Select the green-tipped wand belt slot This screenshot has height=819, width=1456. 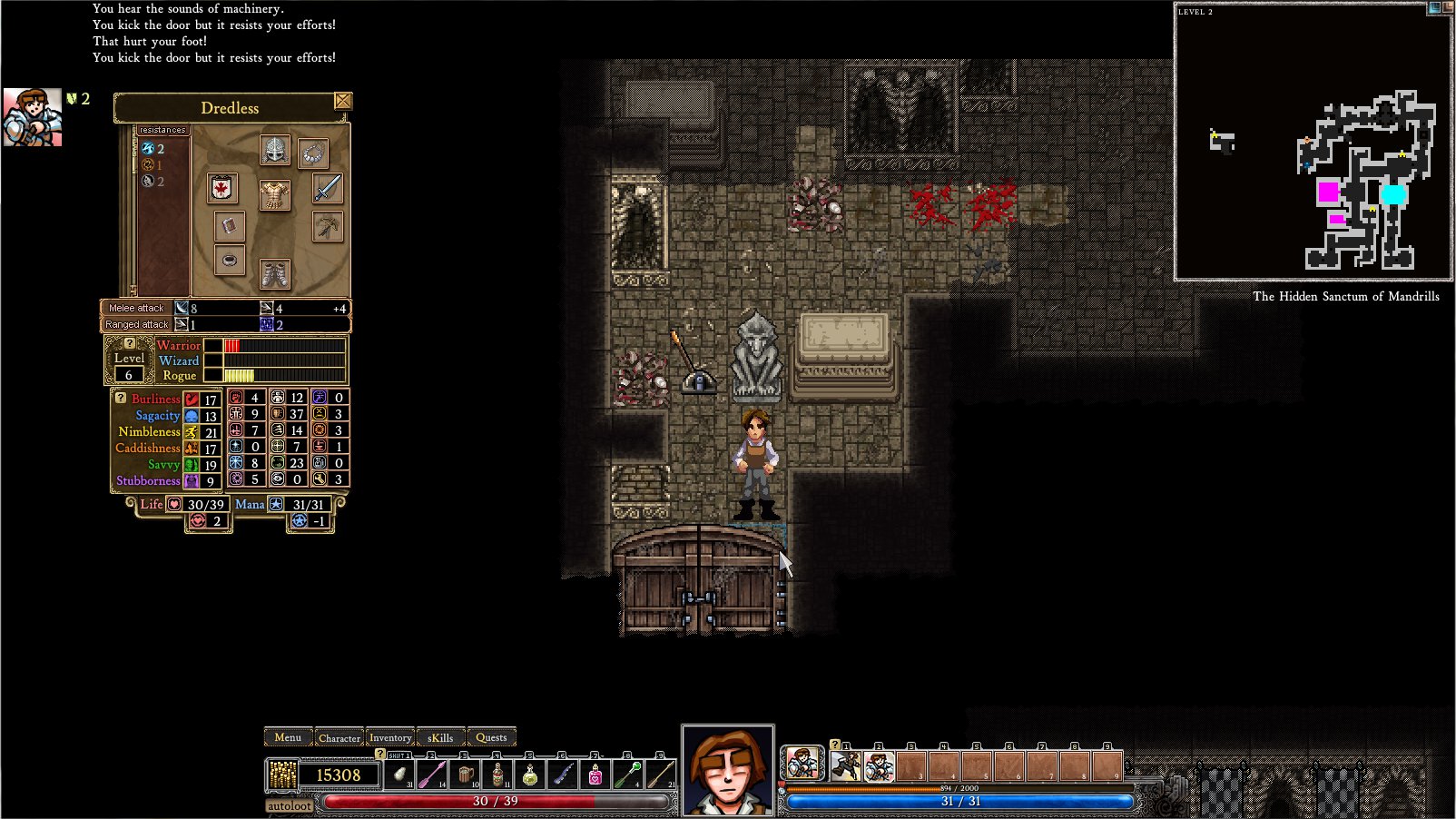[x=627, y=775]
